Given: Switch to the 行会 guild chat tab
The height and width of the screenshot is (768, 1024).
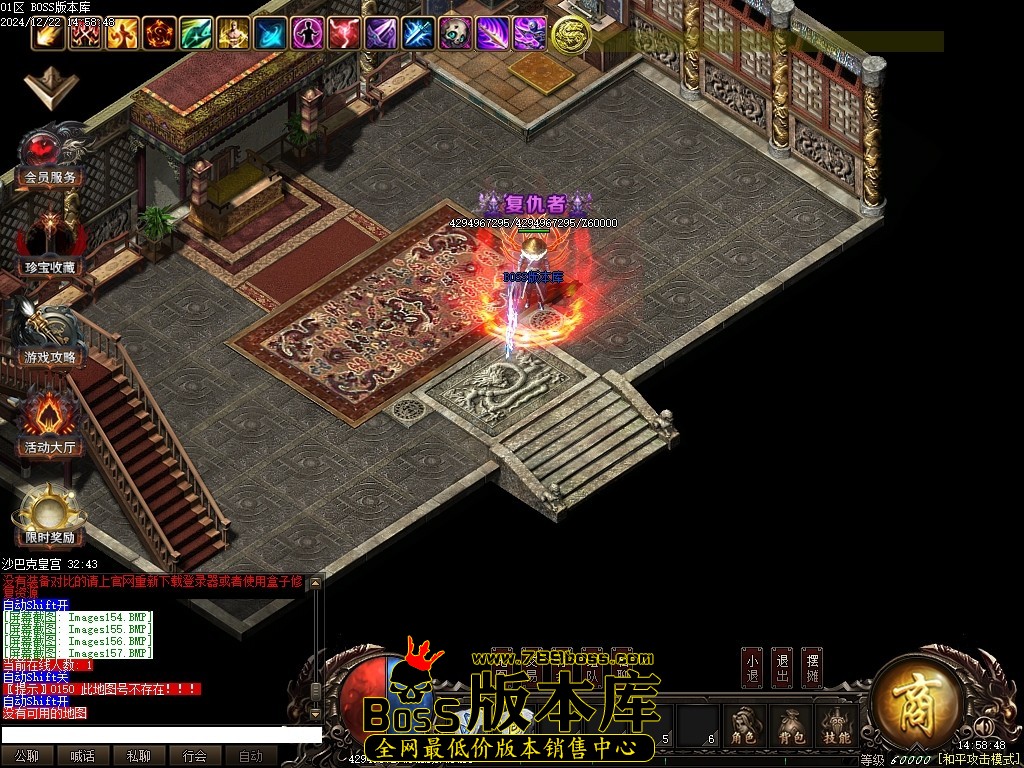Looking at the screenshot, I should pyautogui.click(x=195, y=756).
